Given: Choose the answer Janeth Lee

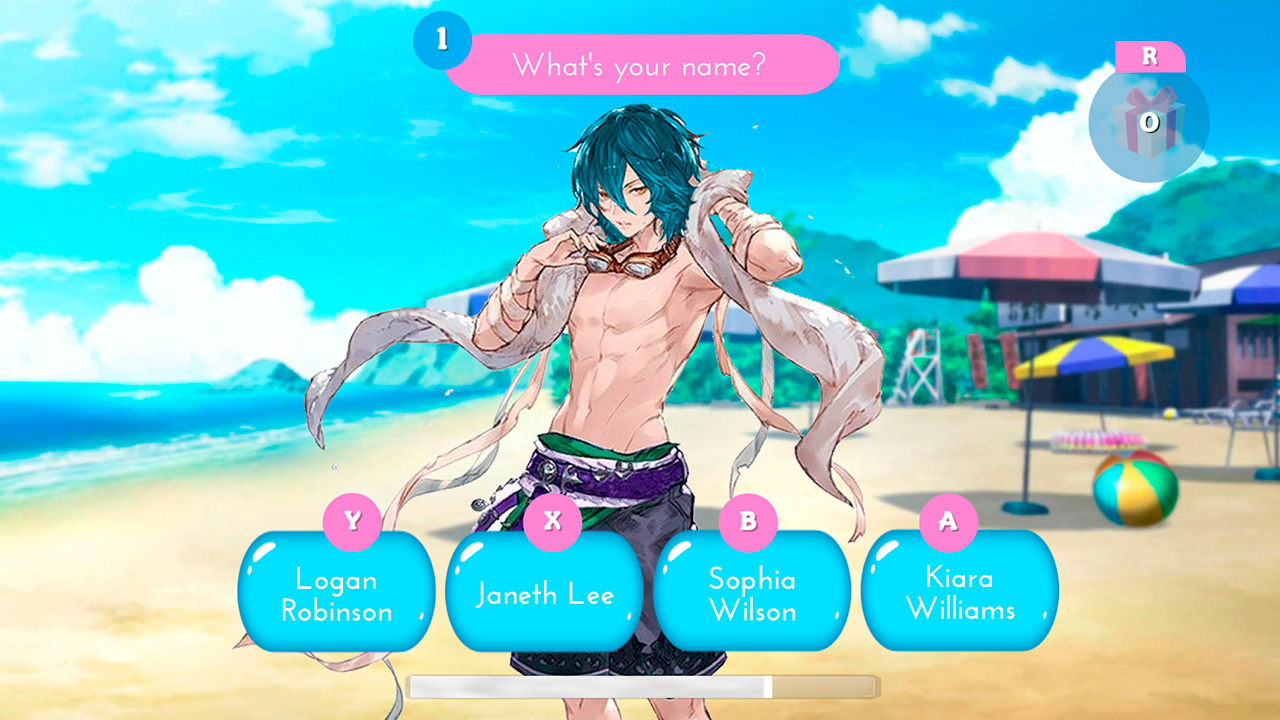Looking at the screenshot, I should click(x=544, y=592).
